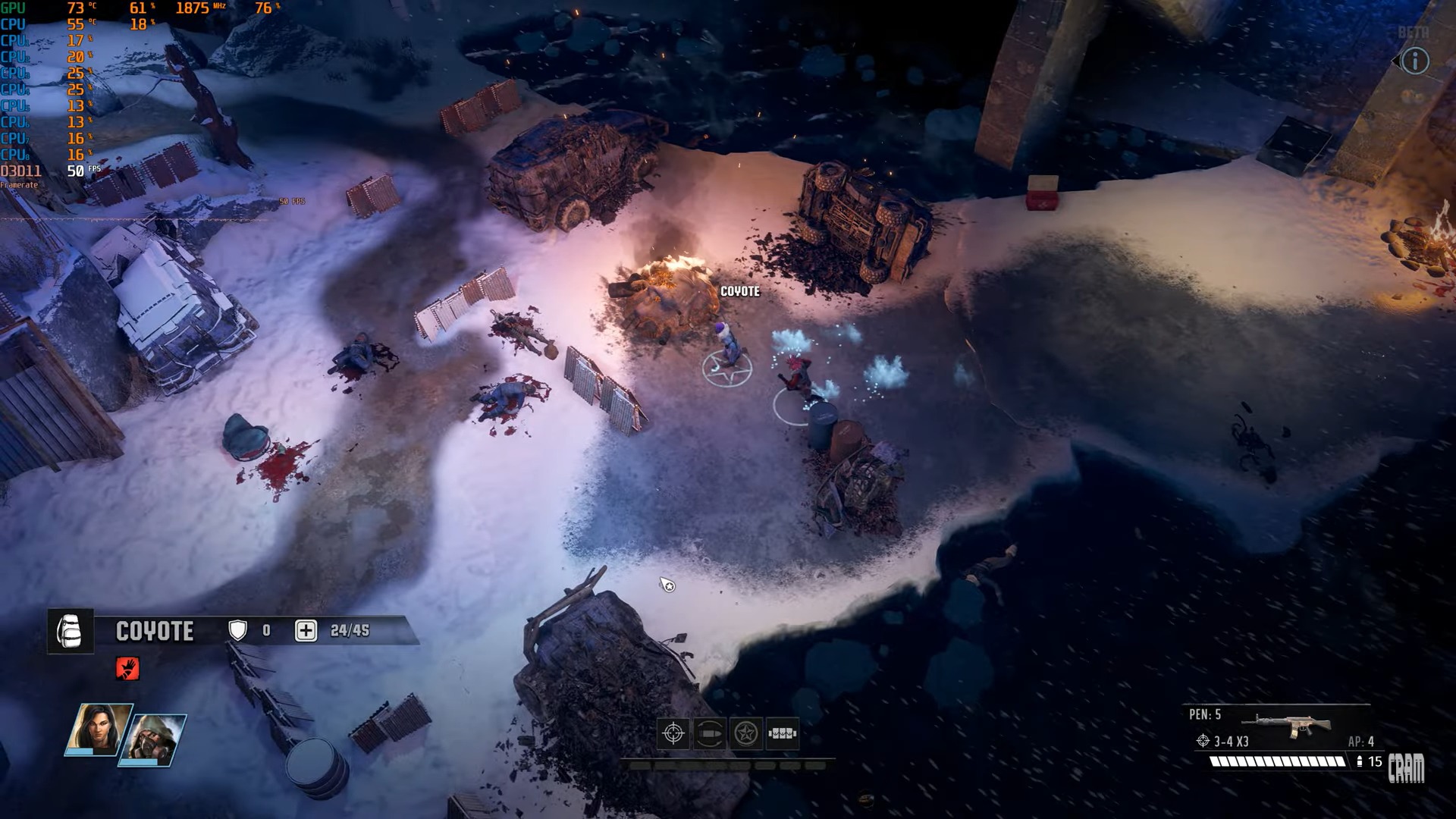The image size is (1456, 819).
Task: Activate the star-emblem Ambush action
Action: 747,733
